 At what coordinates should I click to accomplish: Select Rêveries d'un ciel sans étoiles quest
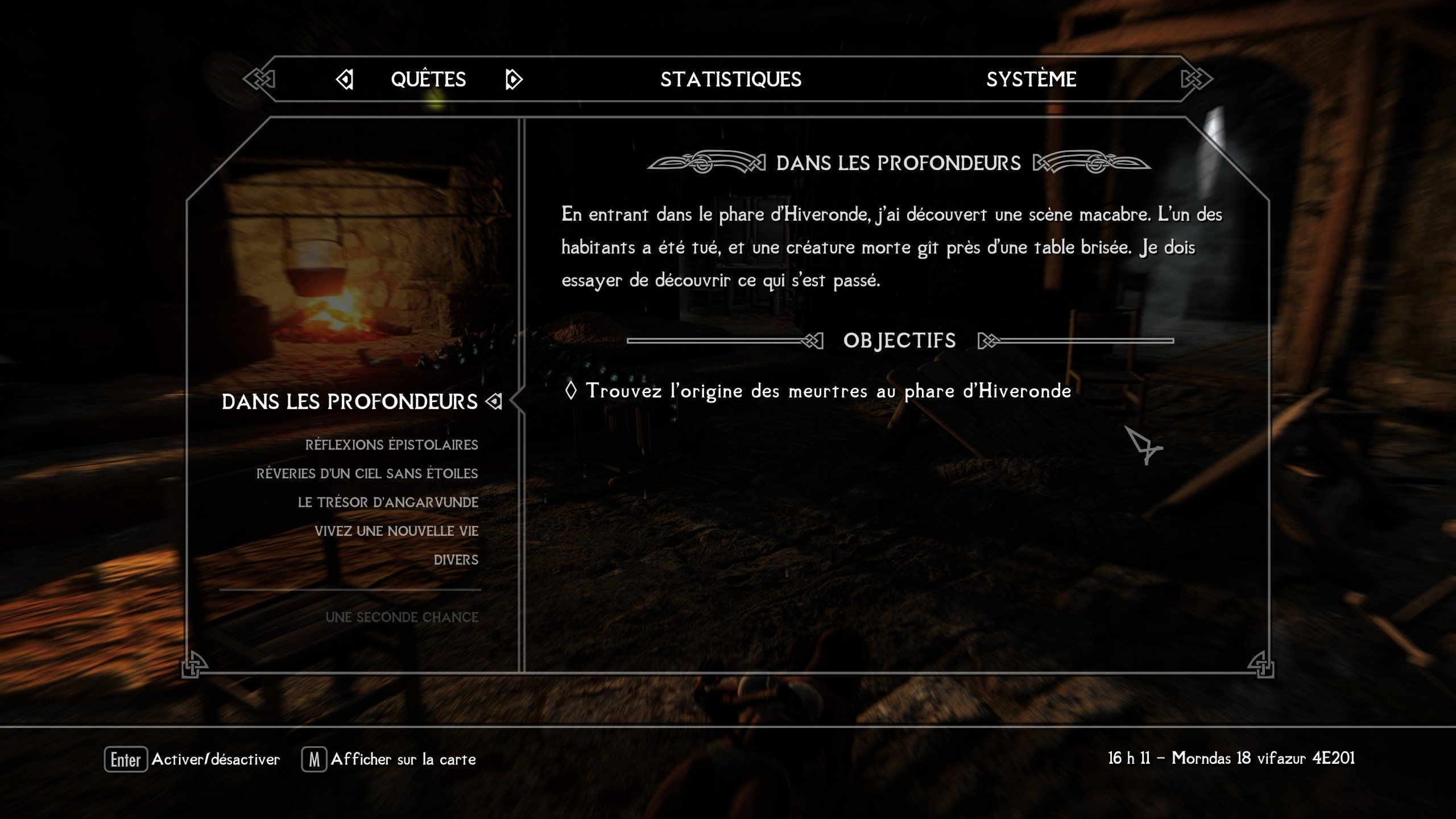point(367,474)
